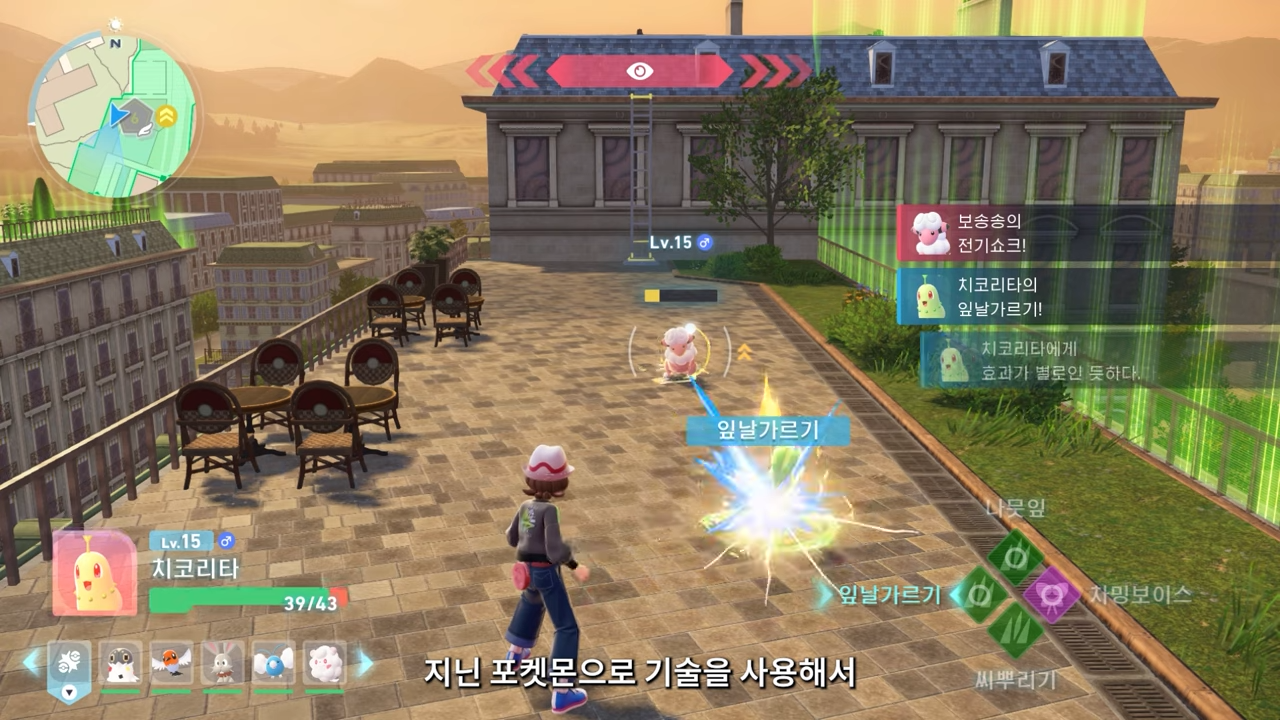Switch to the Swablu party slot
The width and height of the screenshot is (1280, 720).
point(273,663)
